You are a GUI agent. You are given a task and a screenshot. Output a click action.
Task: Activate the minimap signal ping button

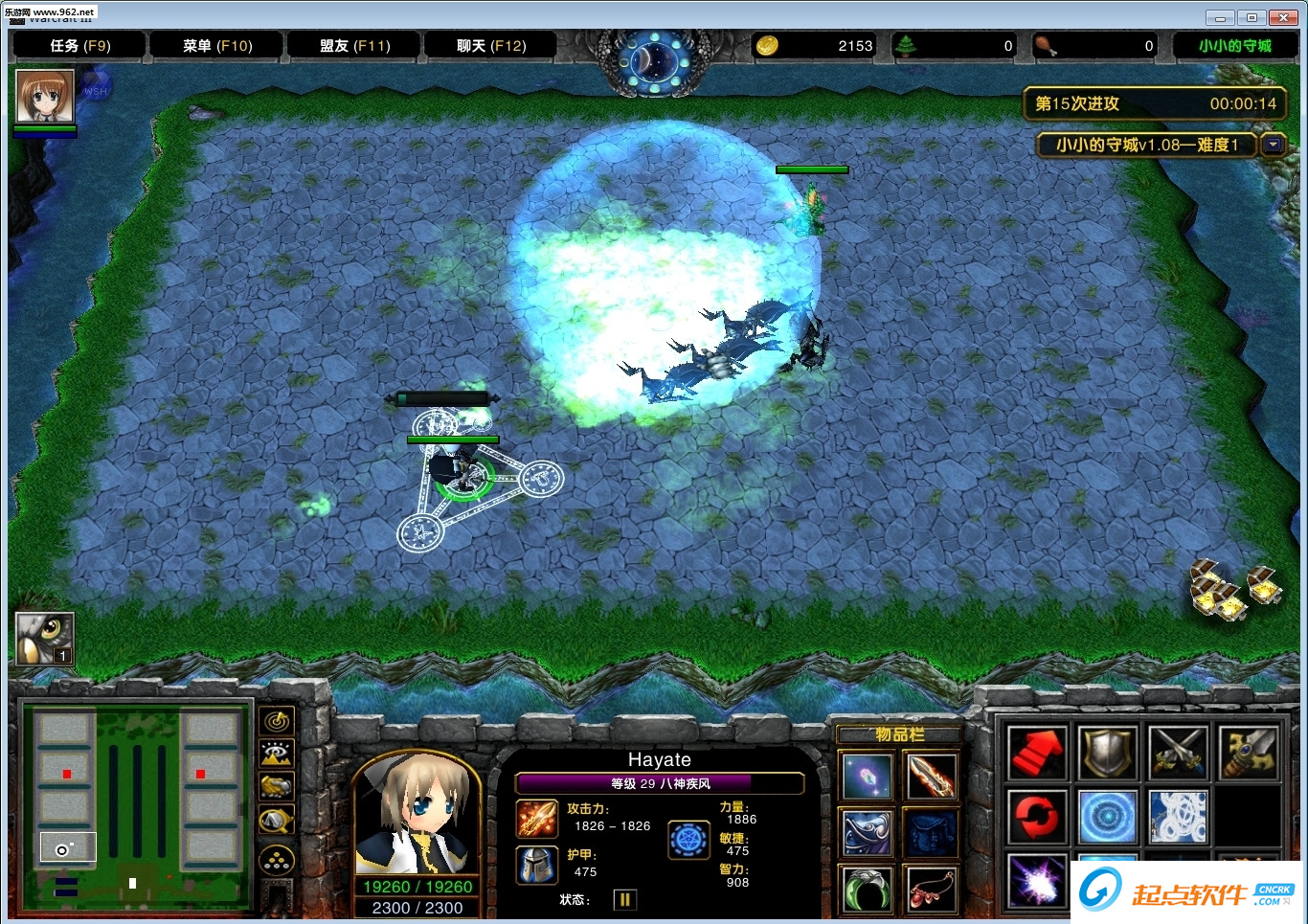pos(277,721)
